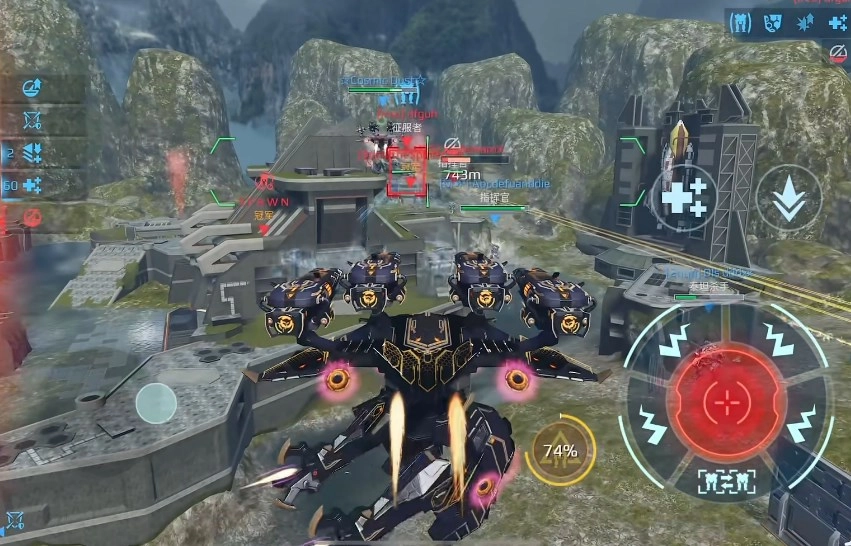This screenshot has height=546, width=851.
Task: Tap the status icon labeled 60
Action: 31,185
